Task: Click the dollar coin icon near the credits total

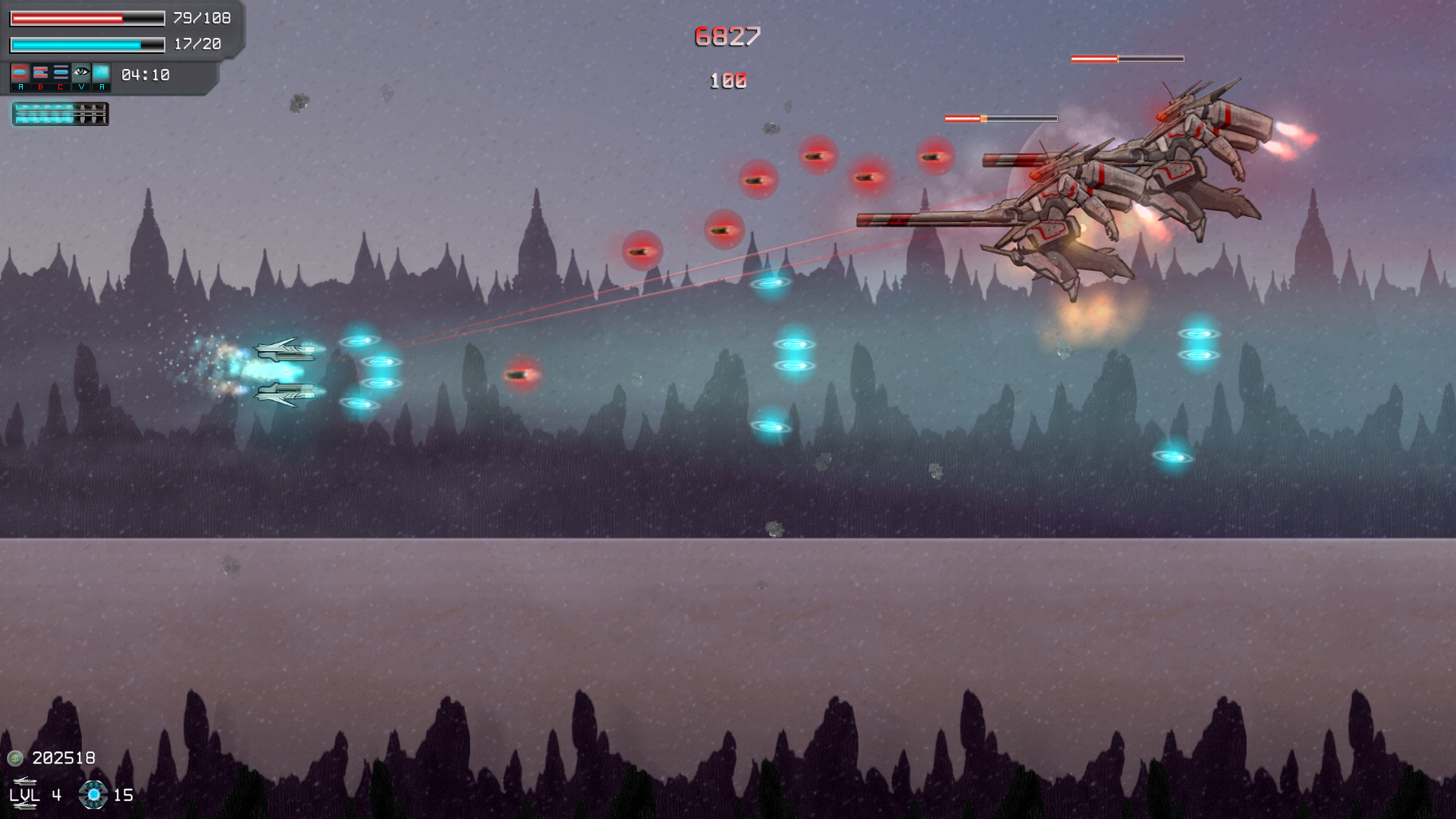Action: point(15,758)
